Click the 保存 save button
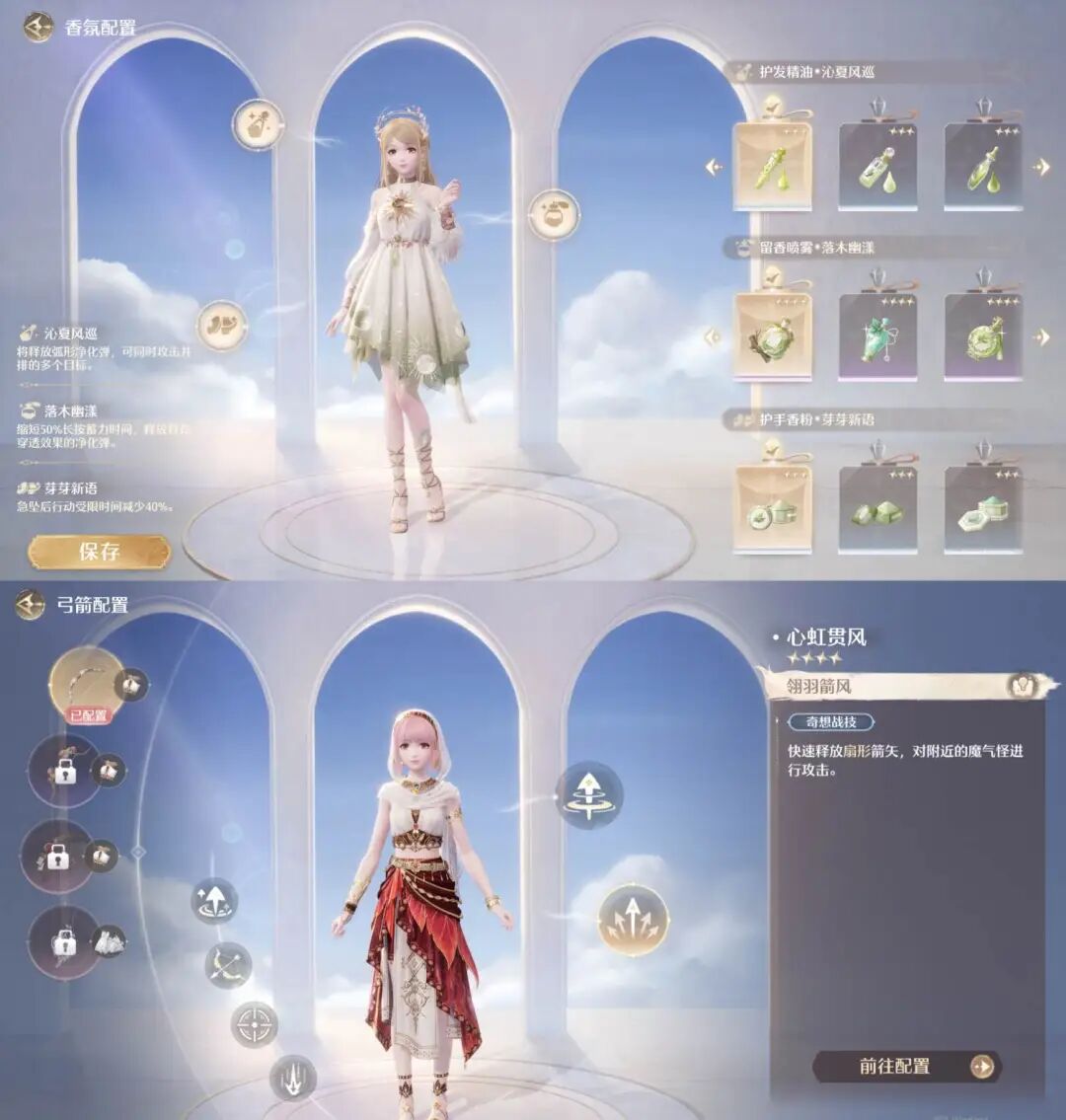 [99, 552]
